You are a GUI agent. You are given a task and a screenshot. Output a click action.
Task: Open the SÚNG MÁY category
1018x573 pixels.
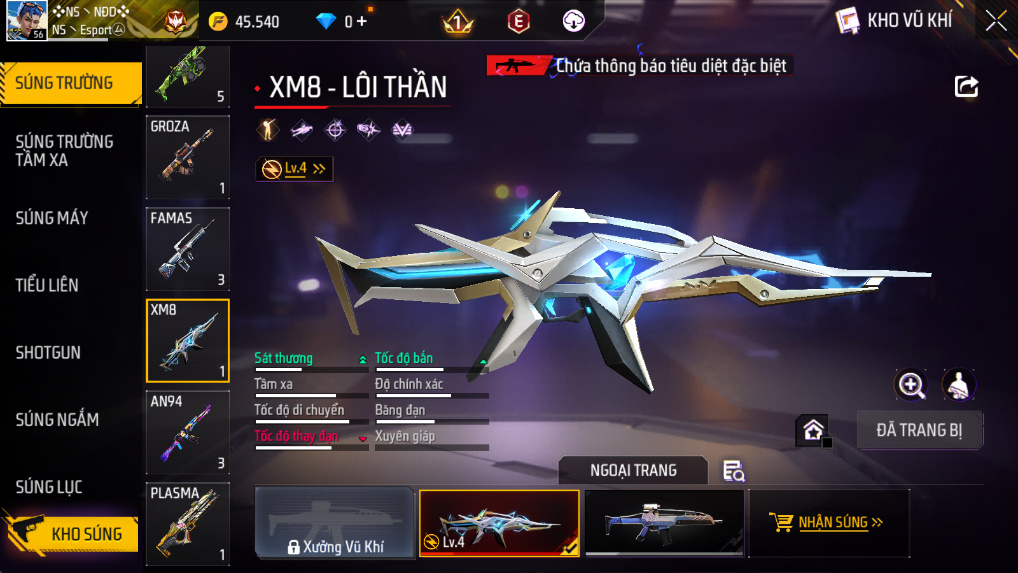[x=52, y=218]
